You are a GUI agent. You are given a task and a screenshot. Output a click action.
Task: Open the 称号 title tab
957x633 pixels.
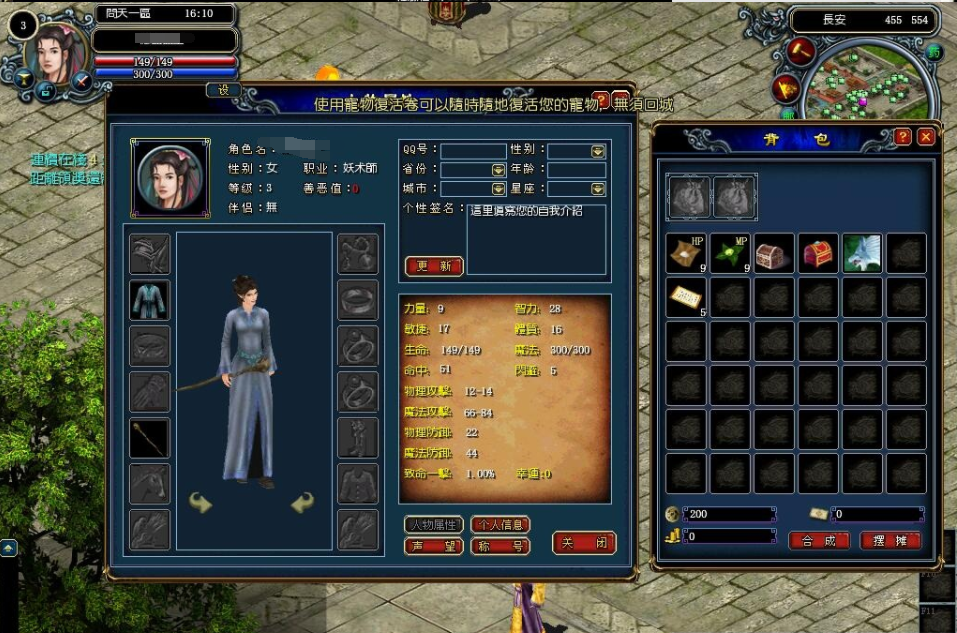pyautogui.click(x=500, y=546)
